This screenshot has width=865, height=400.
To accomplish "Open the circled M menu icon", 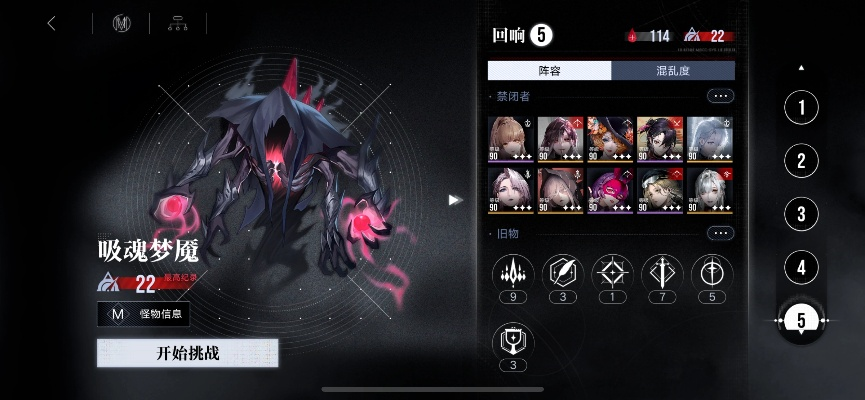I will tap(123, 24).
